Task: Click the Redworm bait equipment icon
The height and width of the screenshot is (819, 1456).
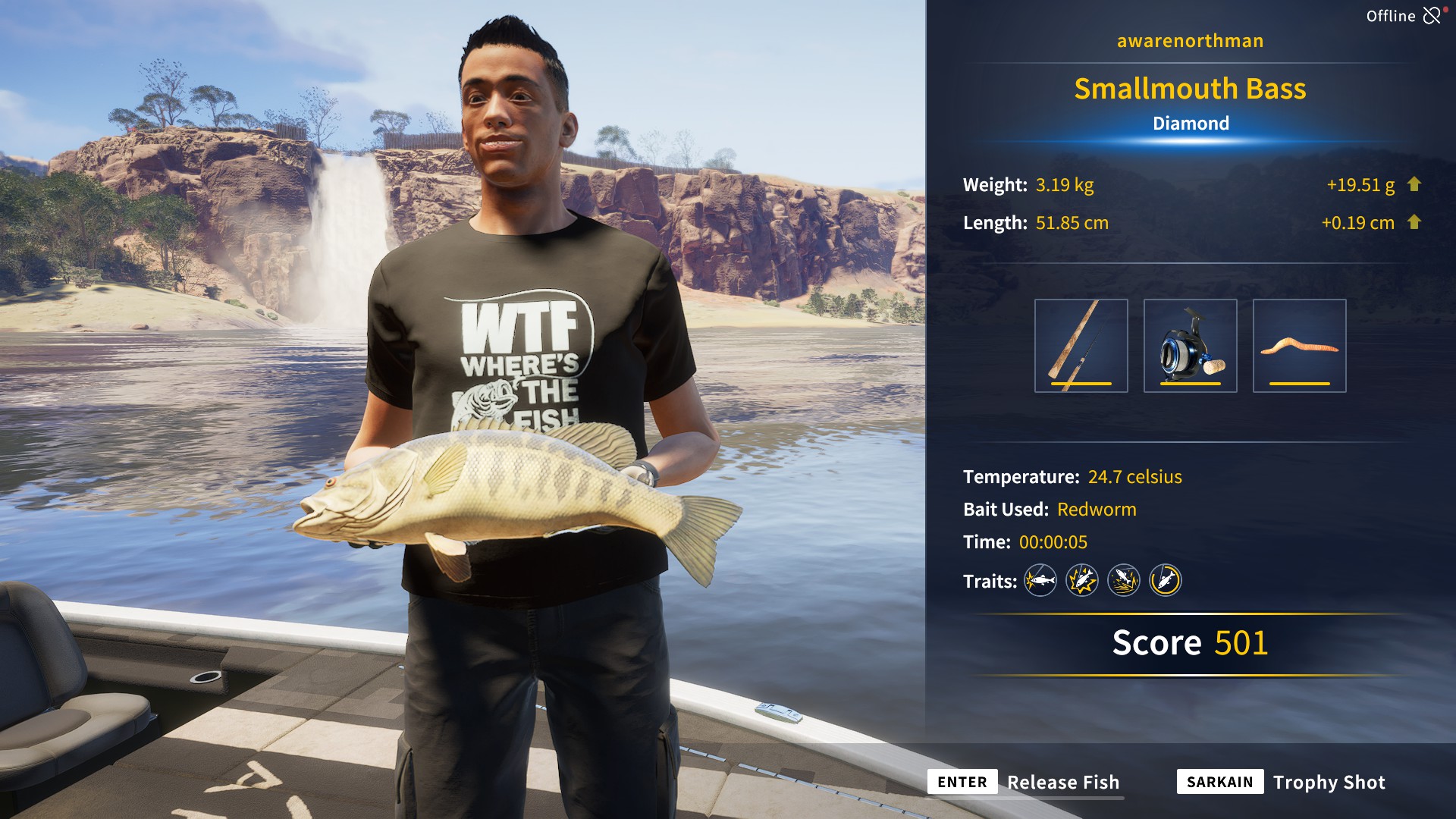Action: (1300, 345)
